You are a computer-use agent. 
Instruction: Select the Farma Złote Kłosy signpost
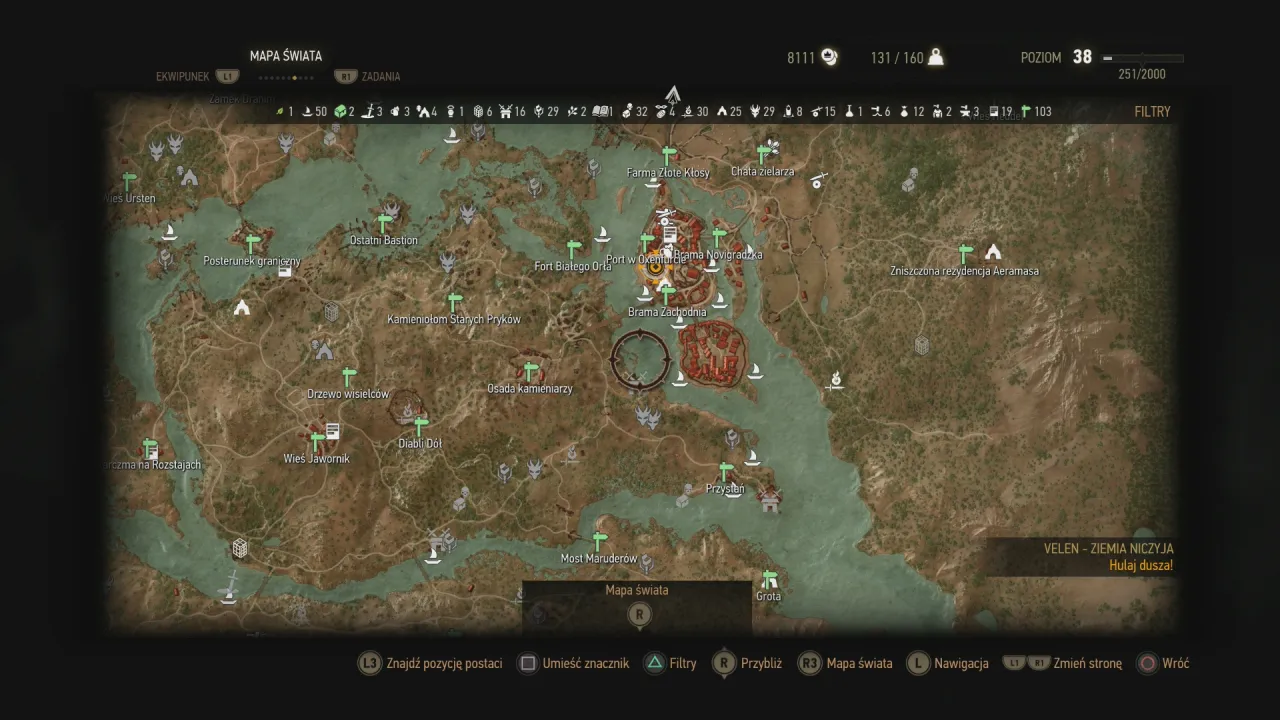669,156
